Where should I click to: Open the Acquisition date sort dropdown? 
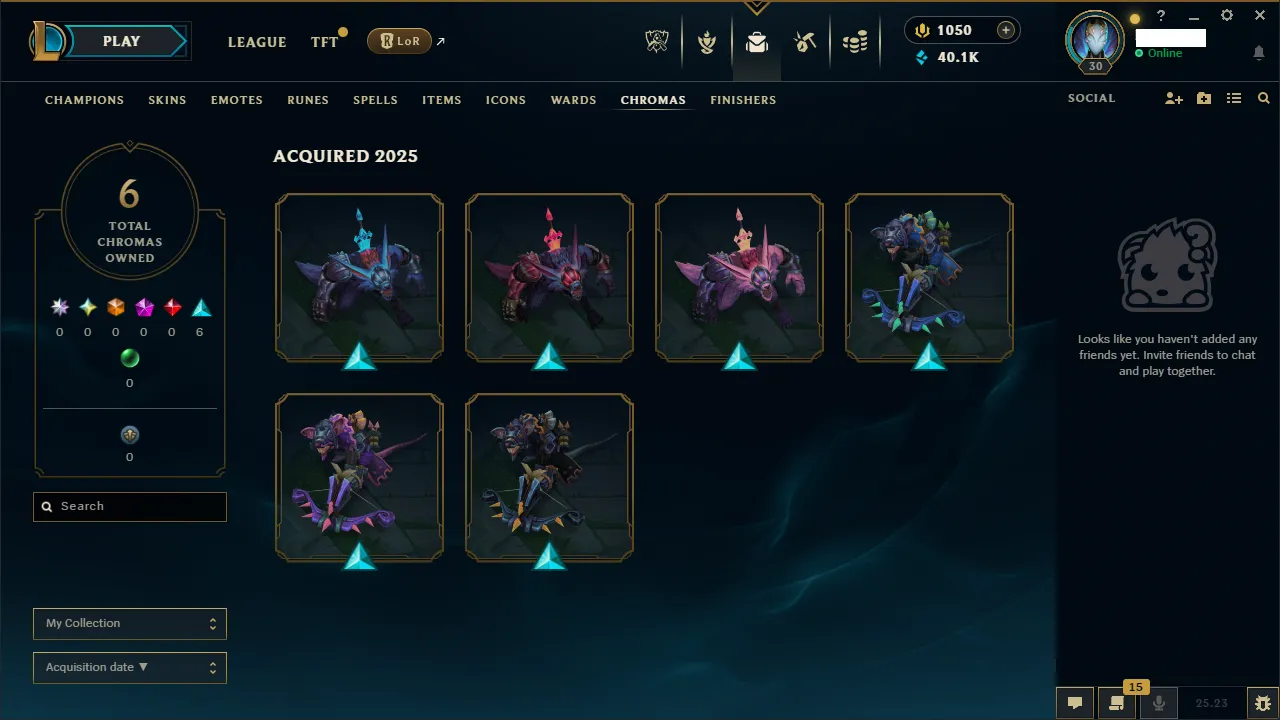tap(129, 667)
